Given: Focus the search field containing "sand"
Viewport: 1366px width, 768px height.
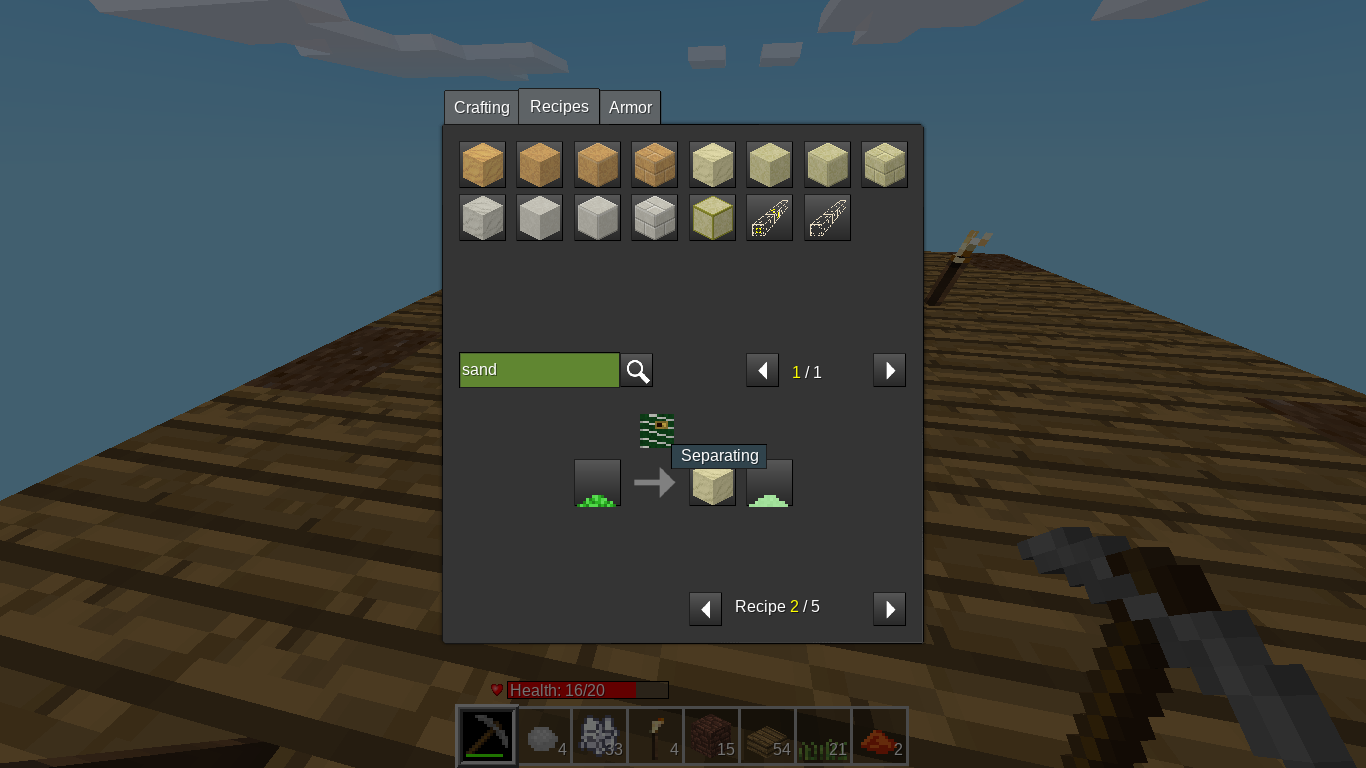Looking at the screenshot, I should tap(539, 370).
